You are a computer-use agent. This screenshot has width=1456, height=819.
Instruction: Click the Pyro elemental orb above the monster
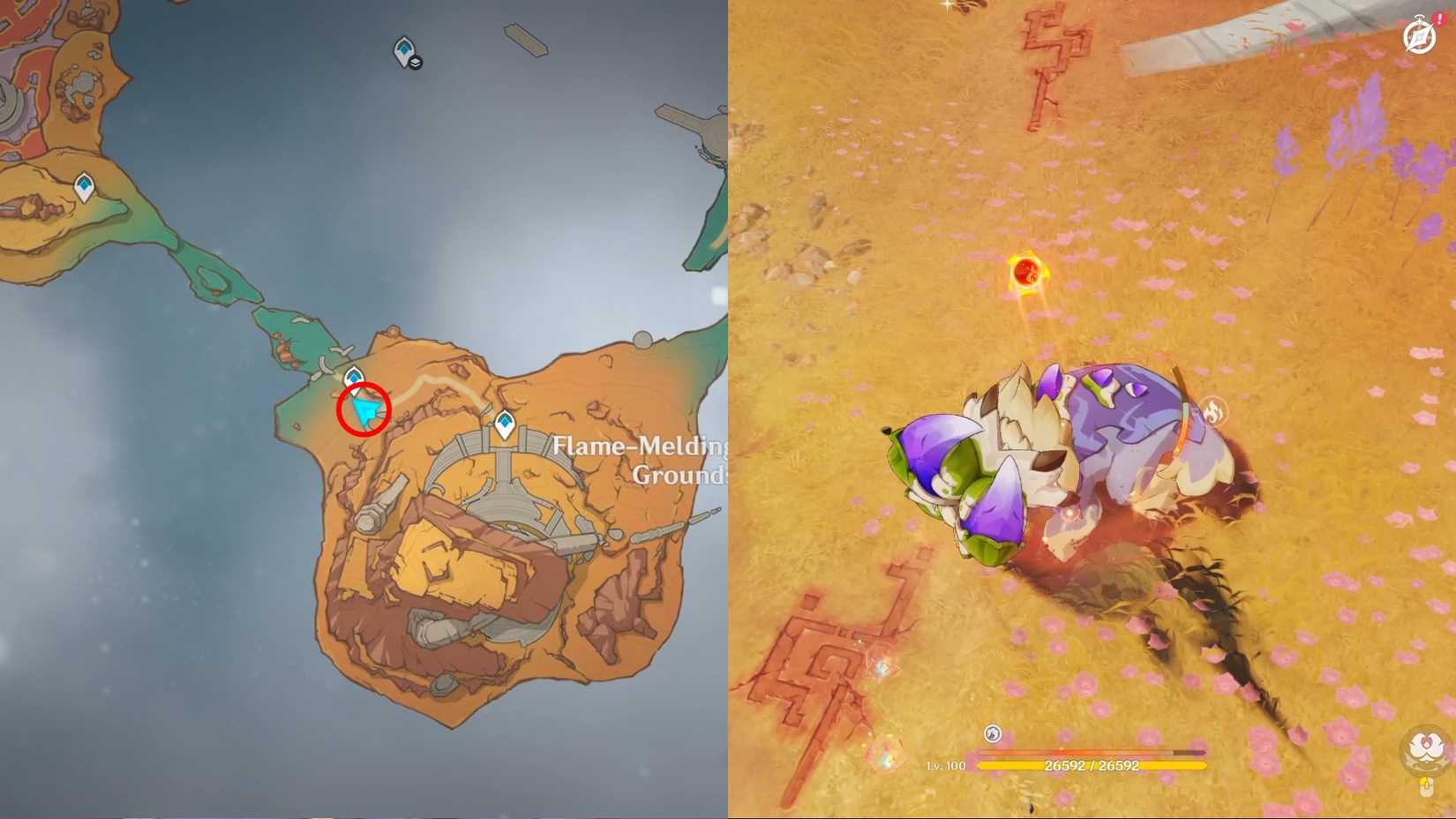[x=1025, y=272]
